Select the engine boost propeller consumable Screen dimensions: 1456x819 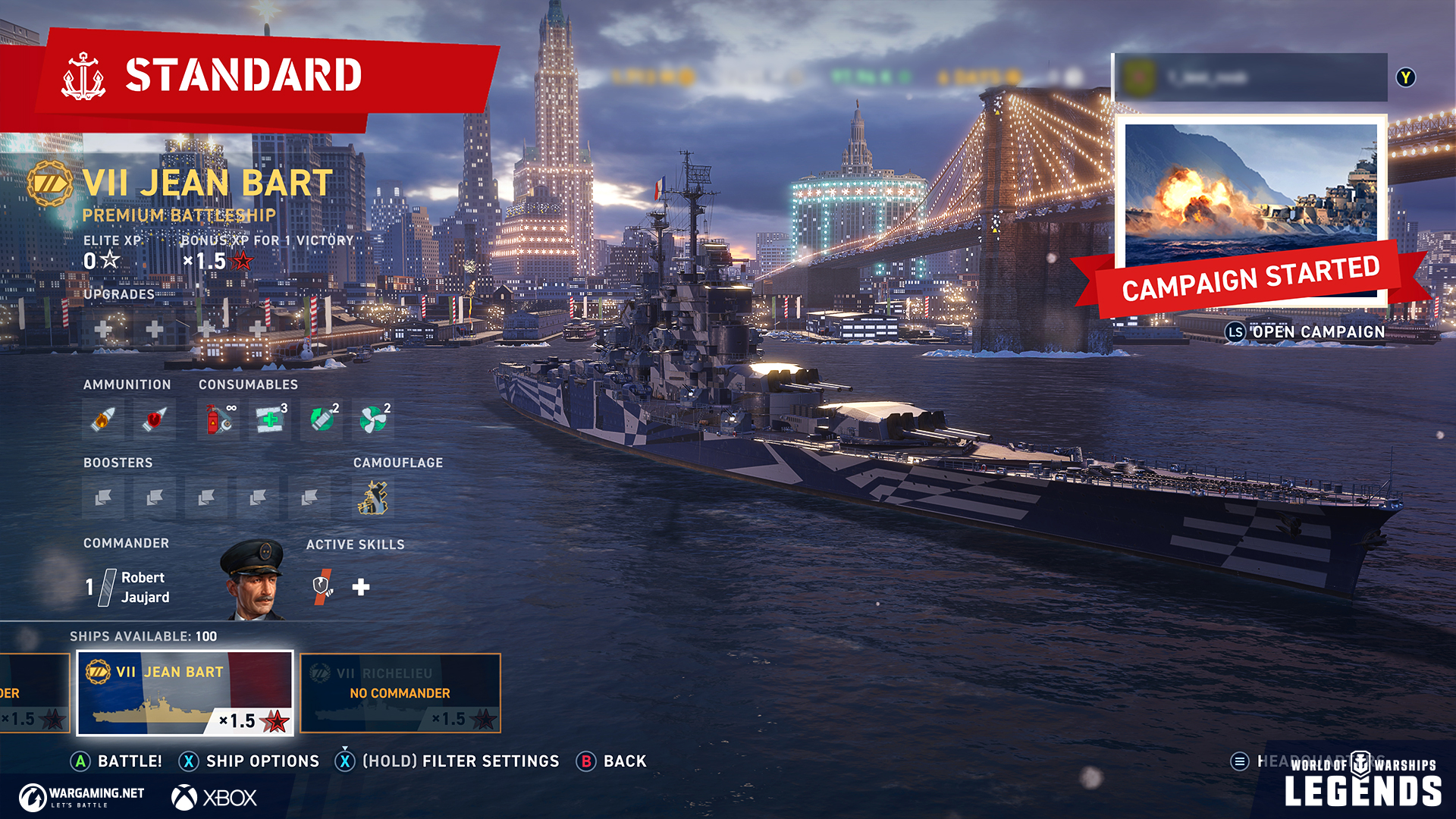tap(373, 419)
